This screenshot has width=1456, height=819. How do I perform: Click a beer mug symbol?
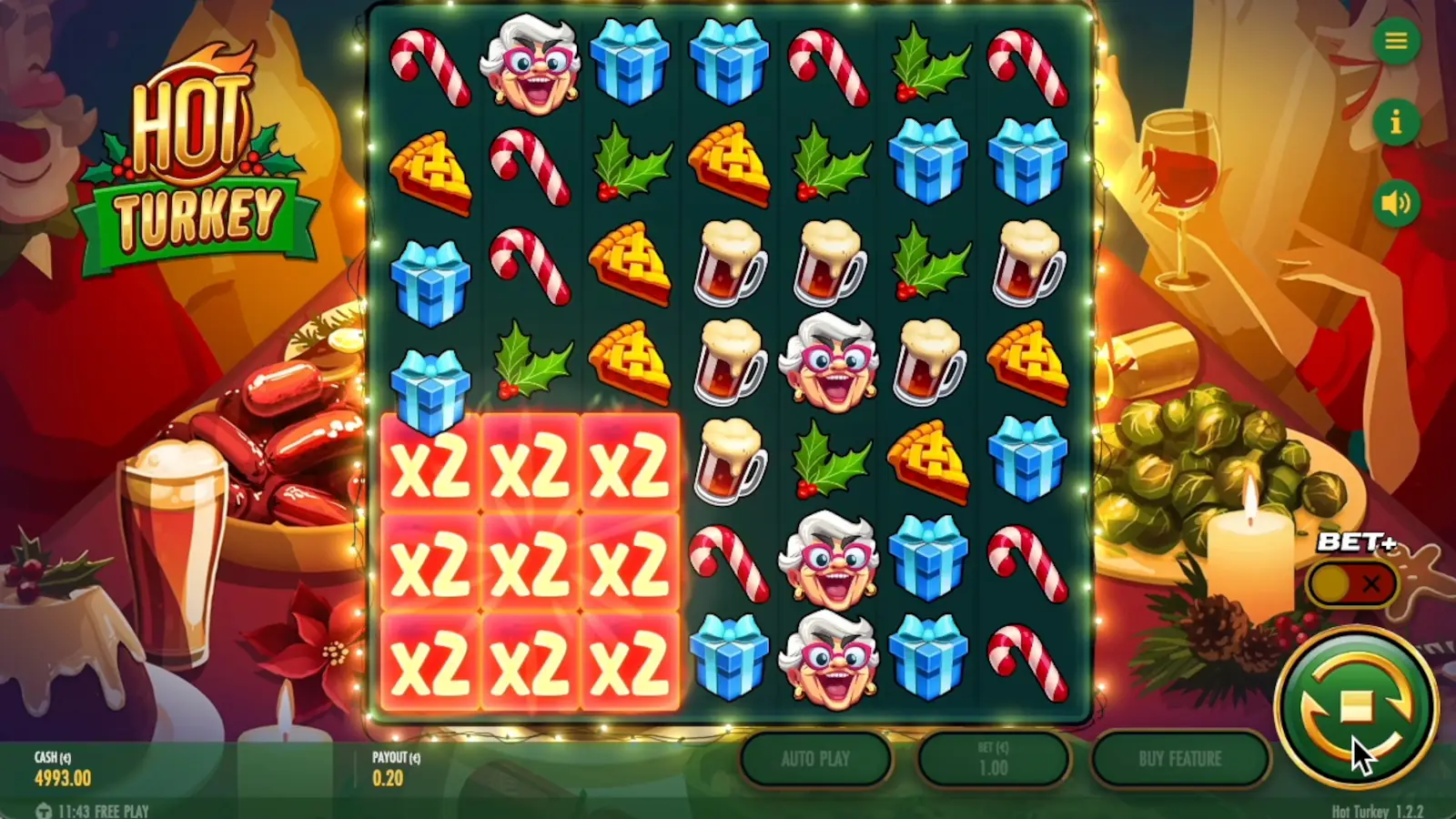click(x=728, y=264)
